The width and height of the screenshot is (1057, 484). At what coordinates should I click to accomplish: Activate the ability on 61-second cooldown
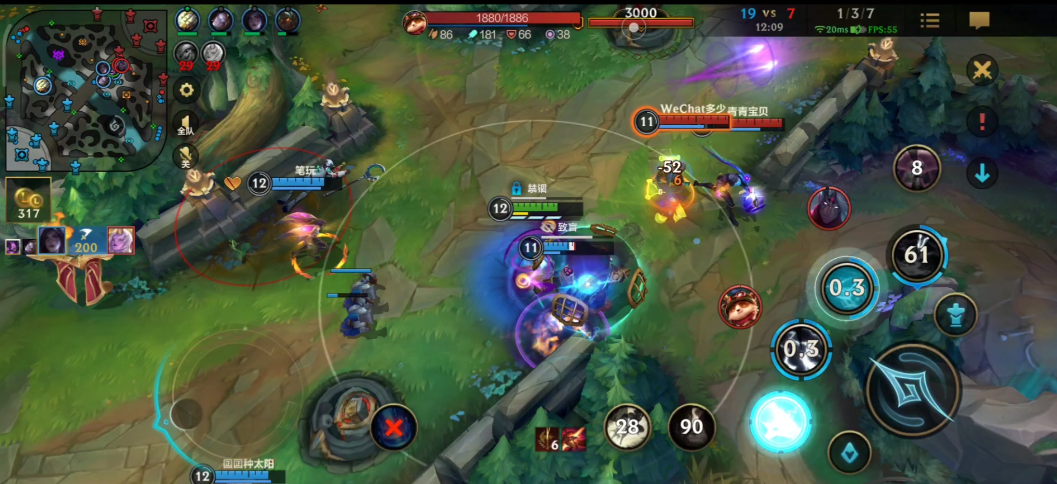click(x=917, y=254)
